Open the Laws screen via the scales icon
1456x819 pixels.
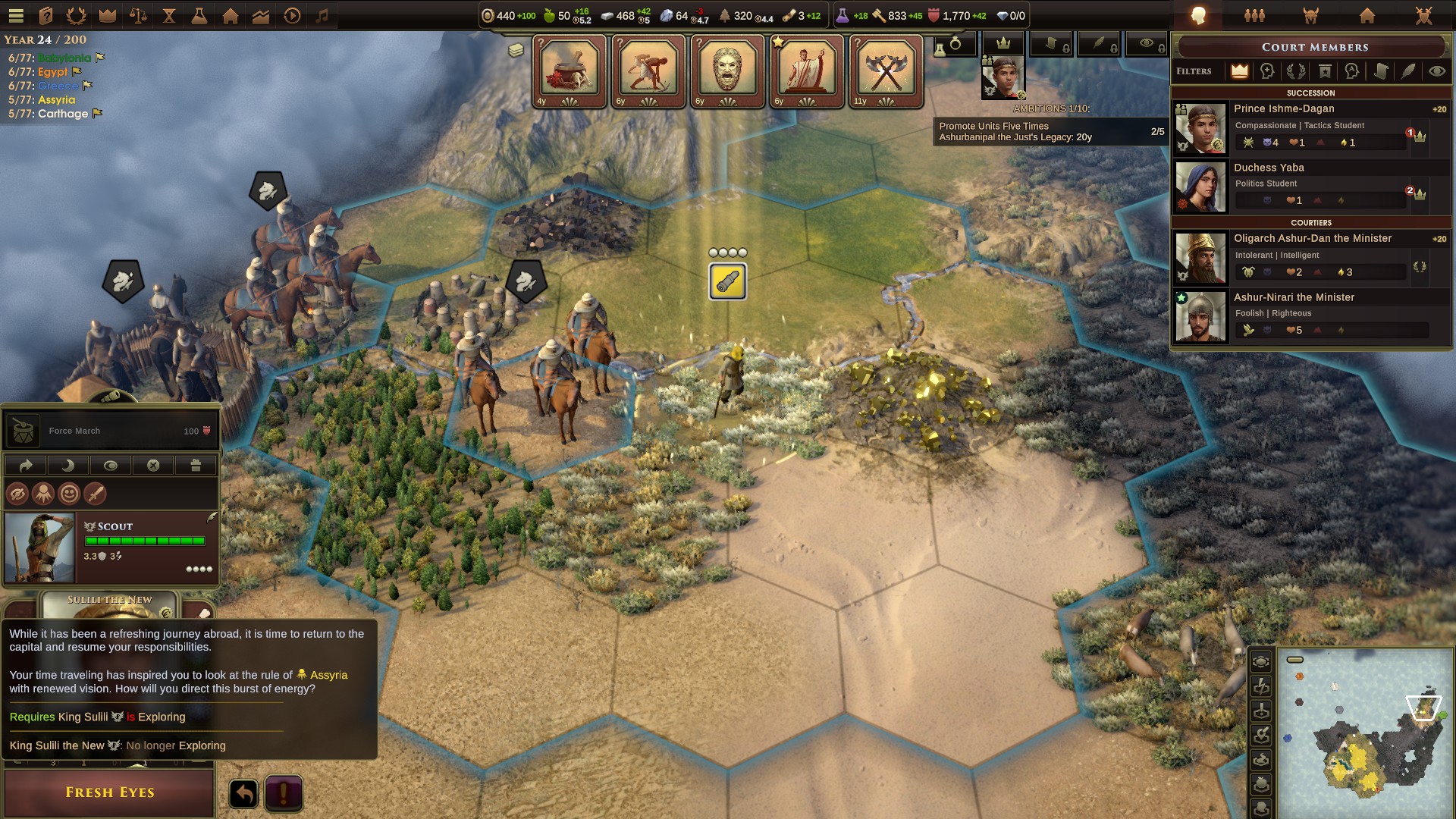(138, 14)
